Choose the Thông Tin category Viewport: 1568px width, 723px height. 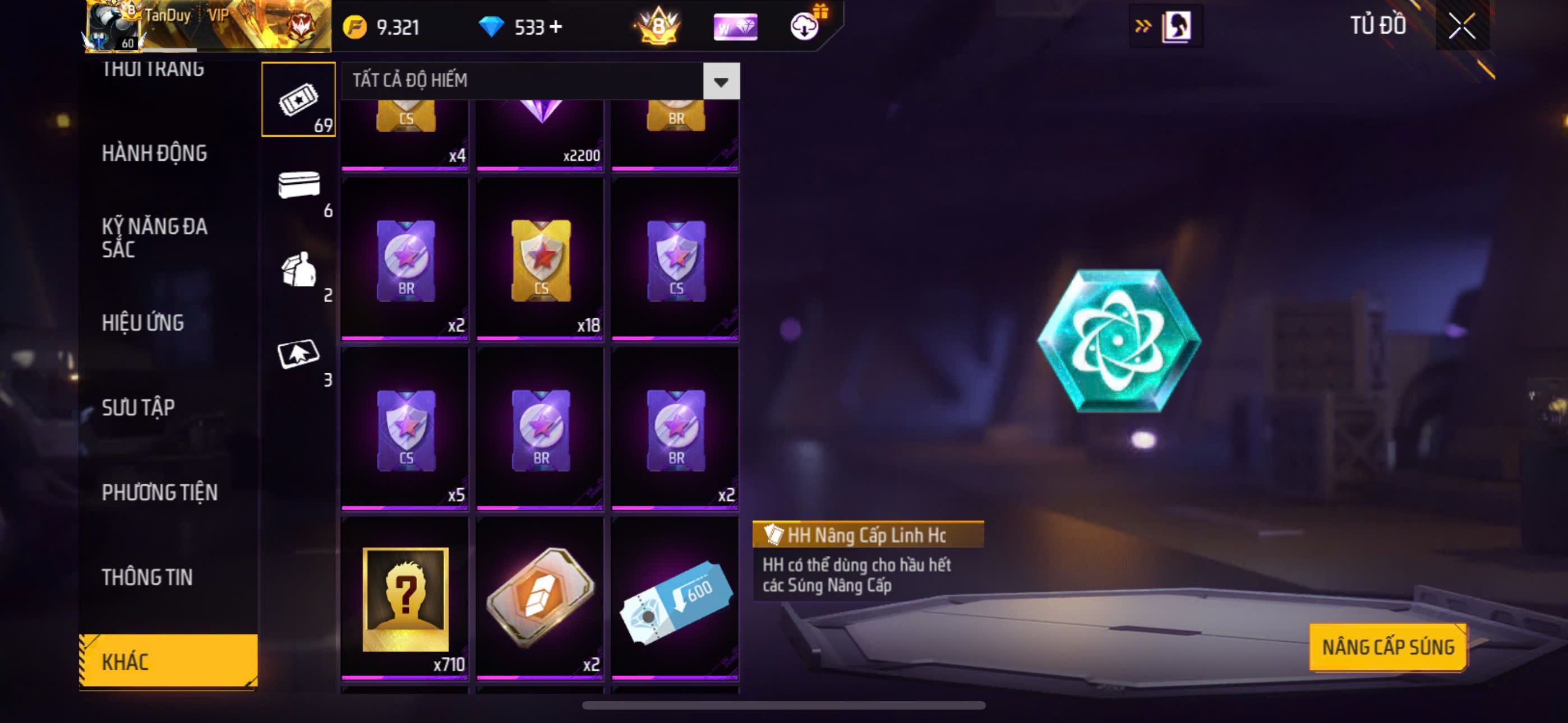coord(147,577)
